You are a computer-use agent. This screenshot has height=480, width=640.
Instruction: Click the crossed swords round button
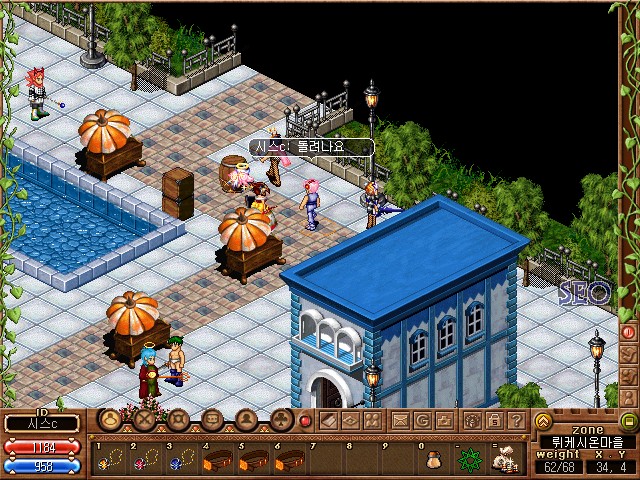(x=145, y=419)
